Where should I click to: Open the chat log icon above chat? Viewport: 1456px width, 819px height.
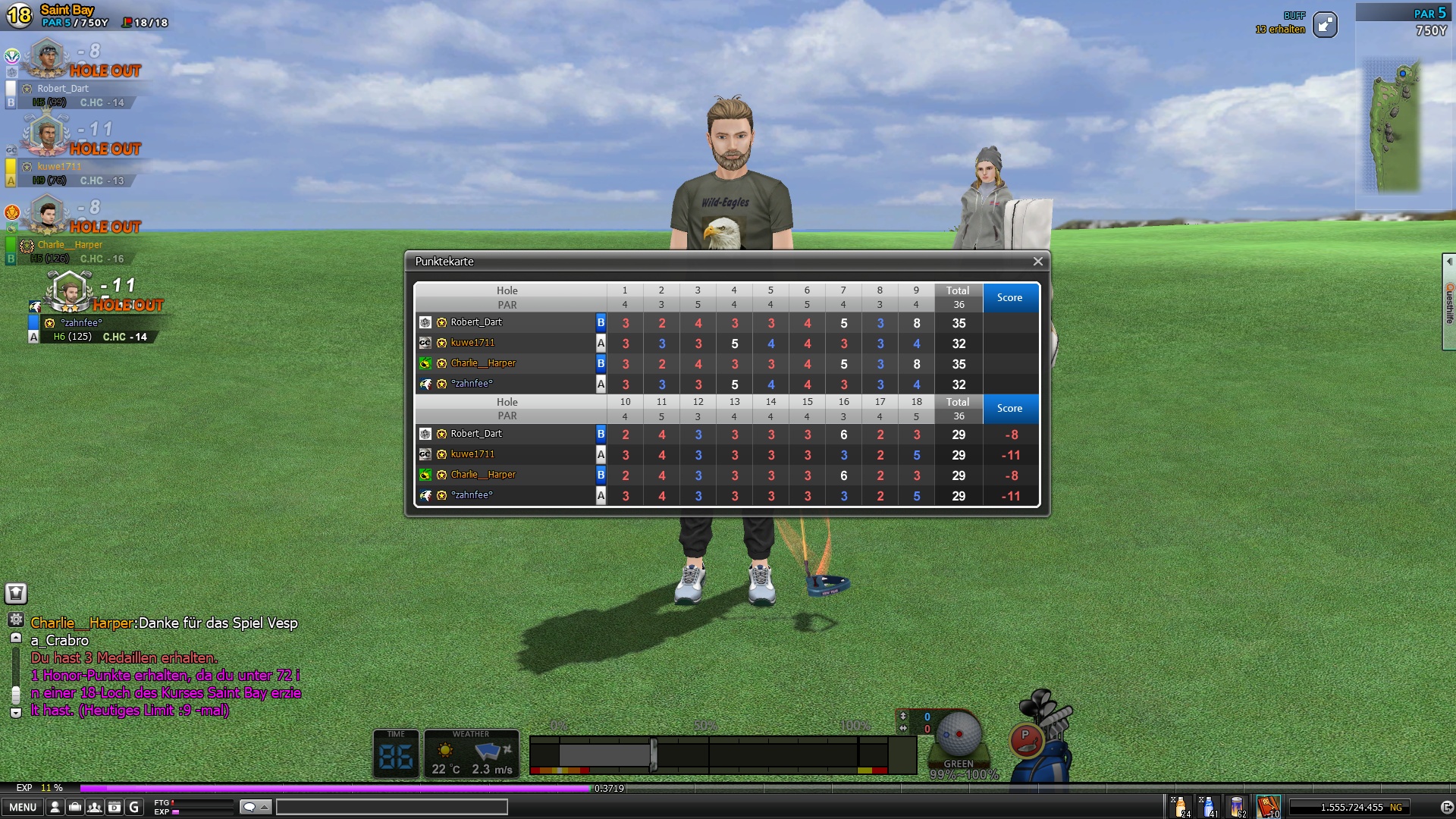coord(16,593)
